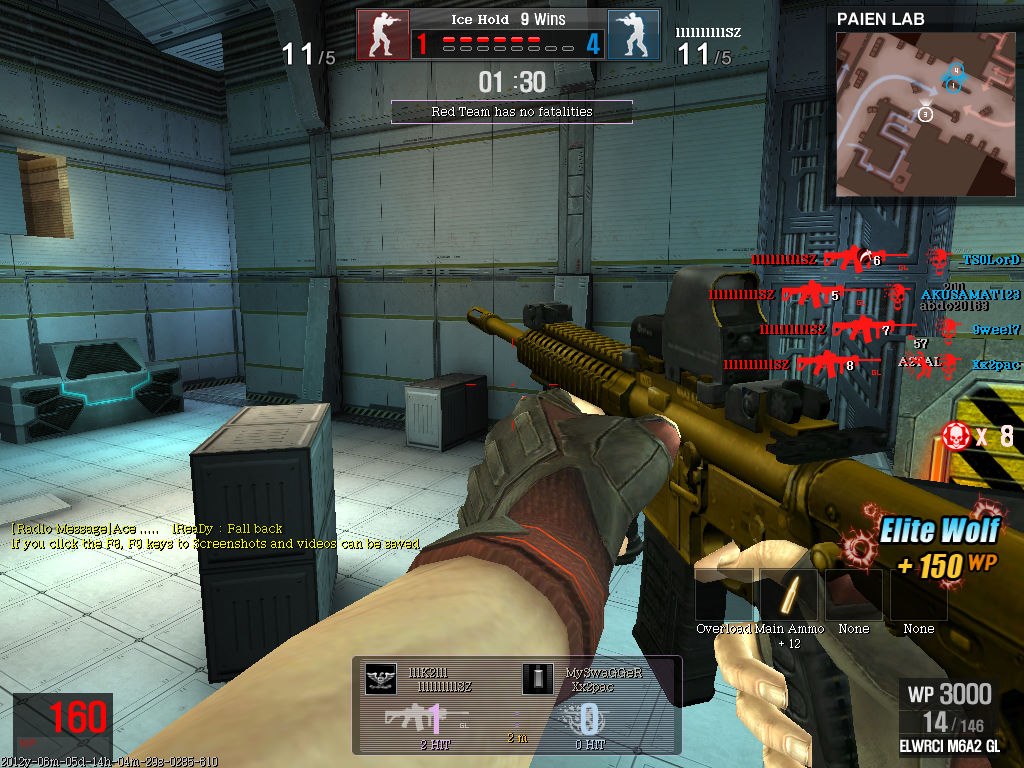Click the 9weel7 kill feed entry
Viewport: 1024px width, 768px height.
point(996,329)
